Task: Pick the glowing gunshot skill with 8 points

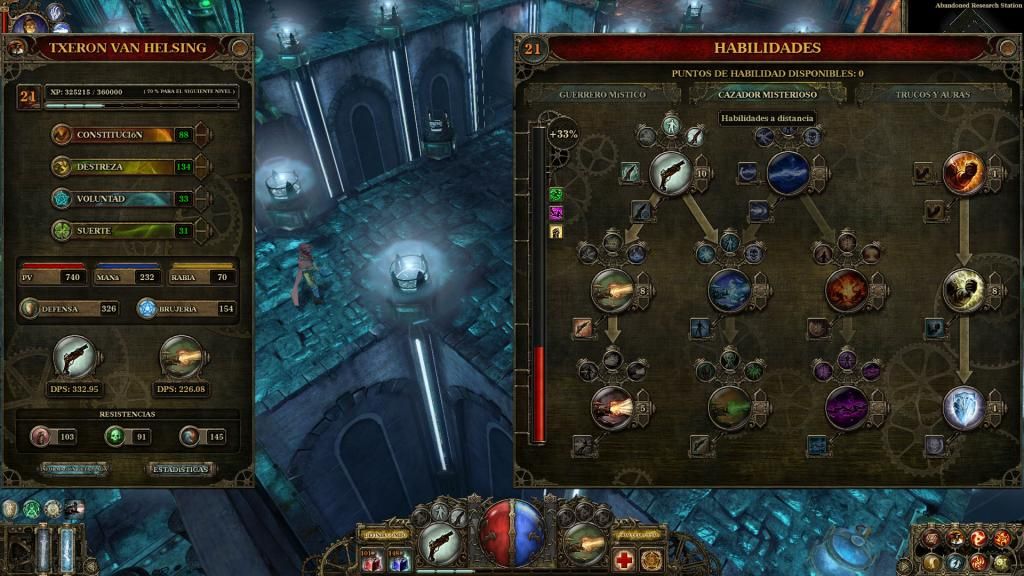Action: 612,290
